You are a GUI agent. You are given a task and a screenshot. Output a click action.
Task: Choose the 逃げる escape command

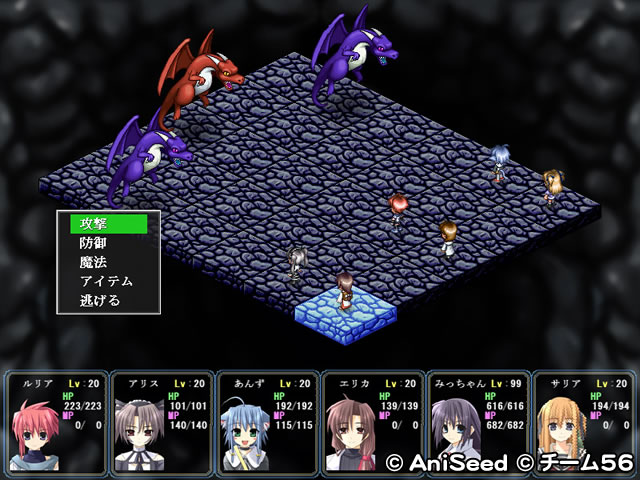[x=108, y=300]
